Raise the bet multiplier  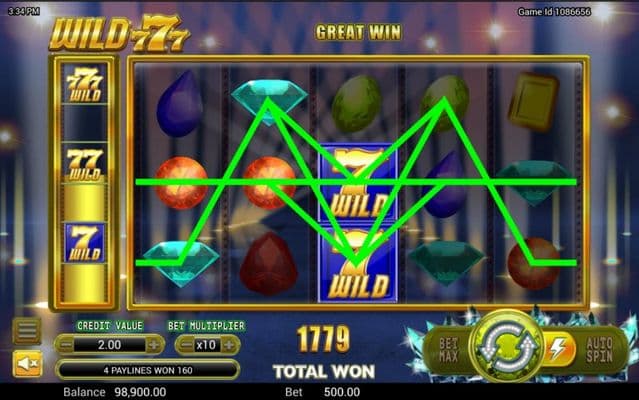pyautogui.click(x=231, y=344)
